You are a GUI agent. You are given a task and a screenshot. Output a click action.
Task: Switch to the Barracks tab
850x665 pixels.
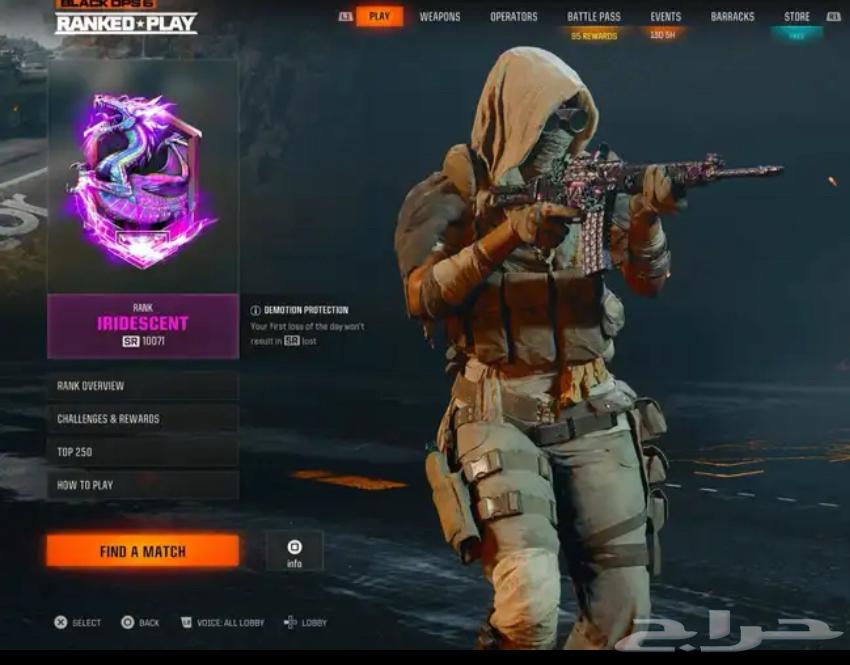point(732,16)
